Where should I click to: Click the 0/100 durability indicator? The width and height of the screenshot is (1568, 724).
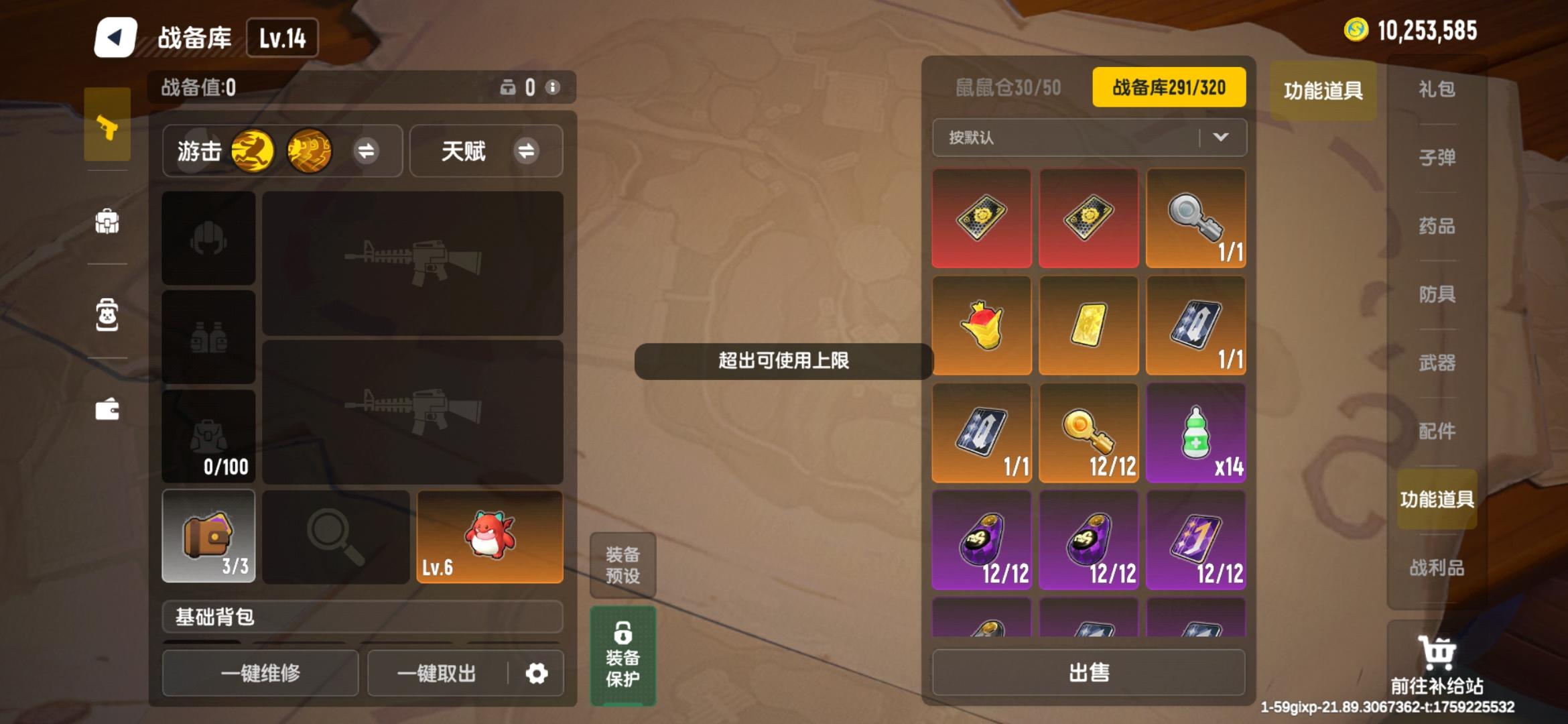pyautogui.click(x=225, y=467)
